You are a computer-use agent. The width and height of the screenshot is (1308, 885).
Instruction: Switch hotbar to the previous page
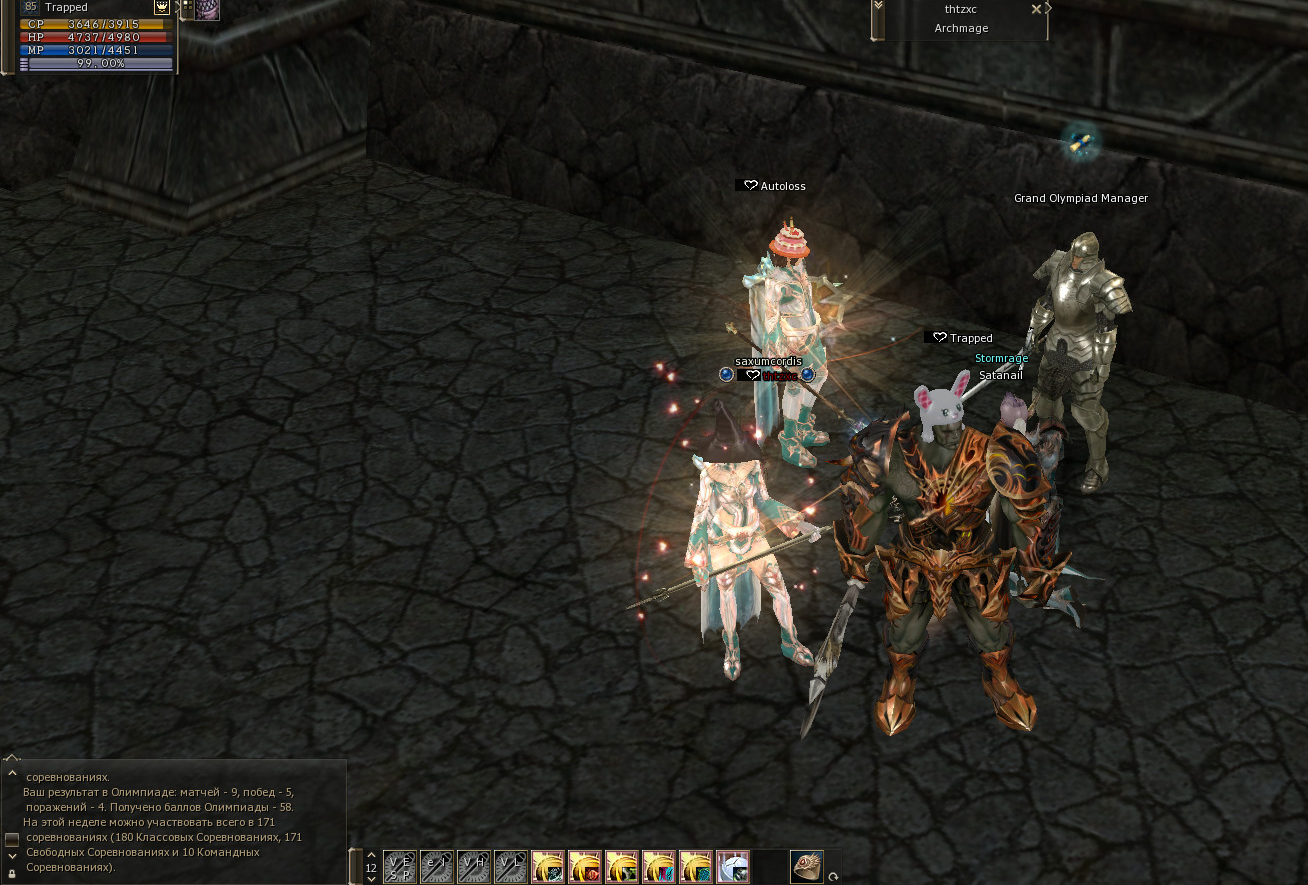tap(372, 855)
